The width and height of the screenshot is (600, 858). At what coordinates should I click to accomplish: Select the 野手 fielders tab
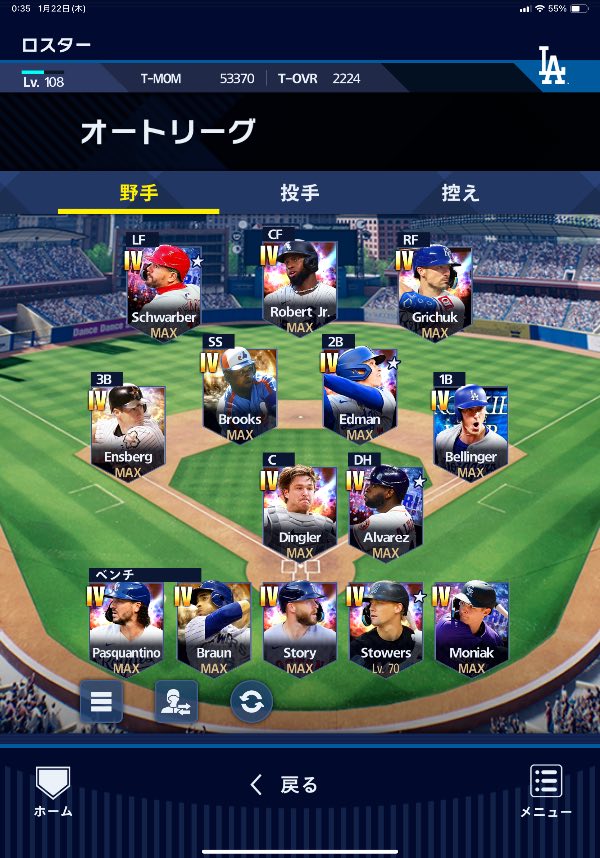pyautogui.click(x=139, y=193)
